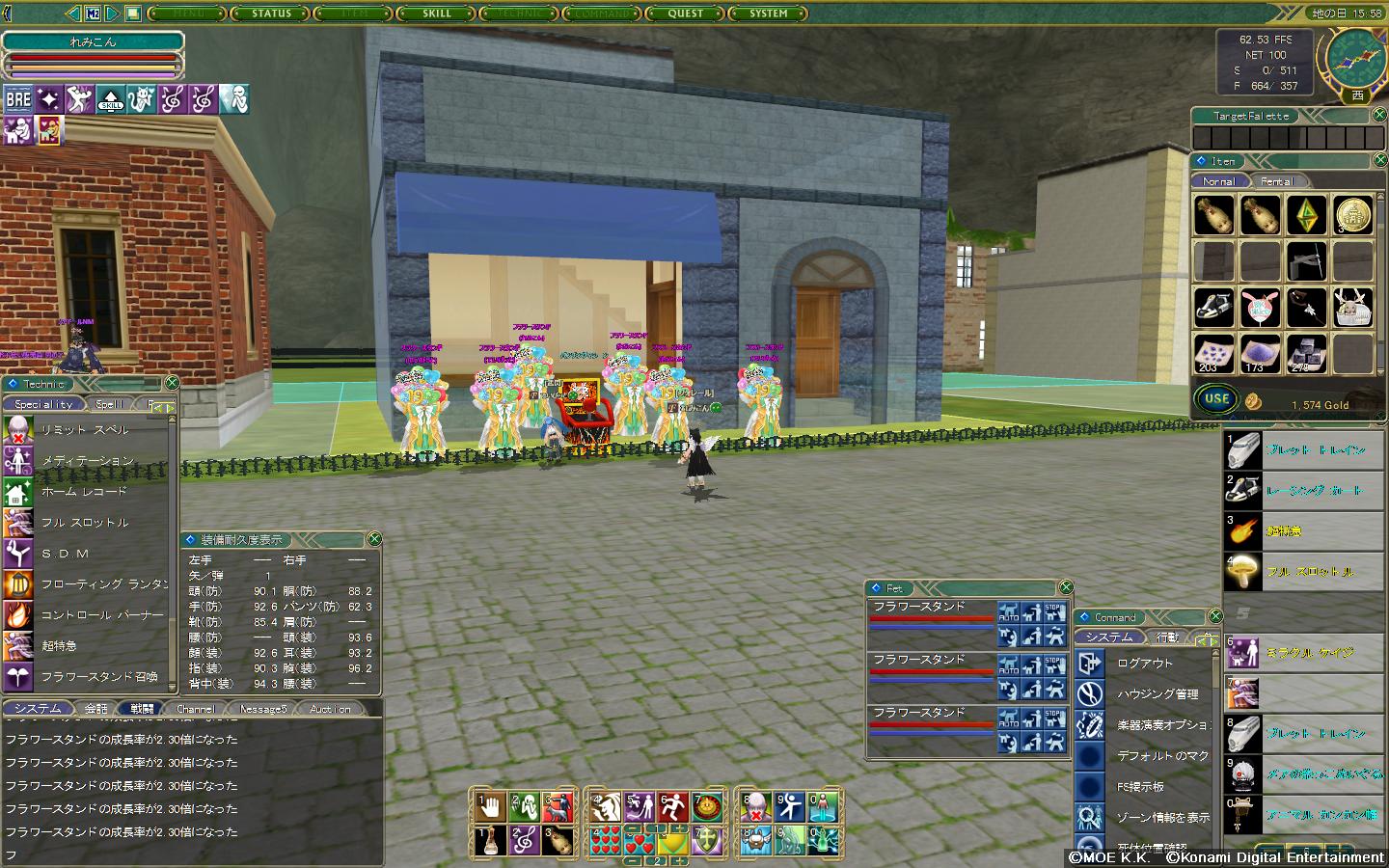The width and height of the screenshot is (1389, 868).
Task: Click the compass minimap
Action: 1354,57
